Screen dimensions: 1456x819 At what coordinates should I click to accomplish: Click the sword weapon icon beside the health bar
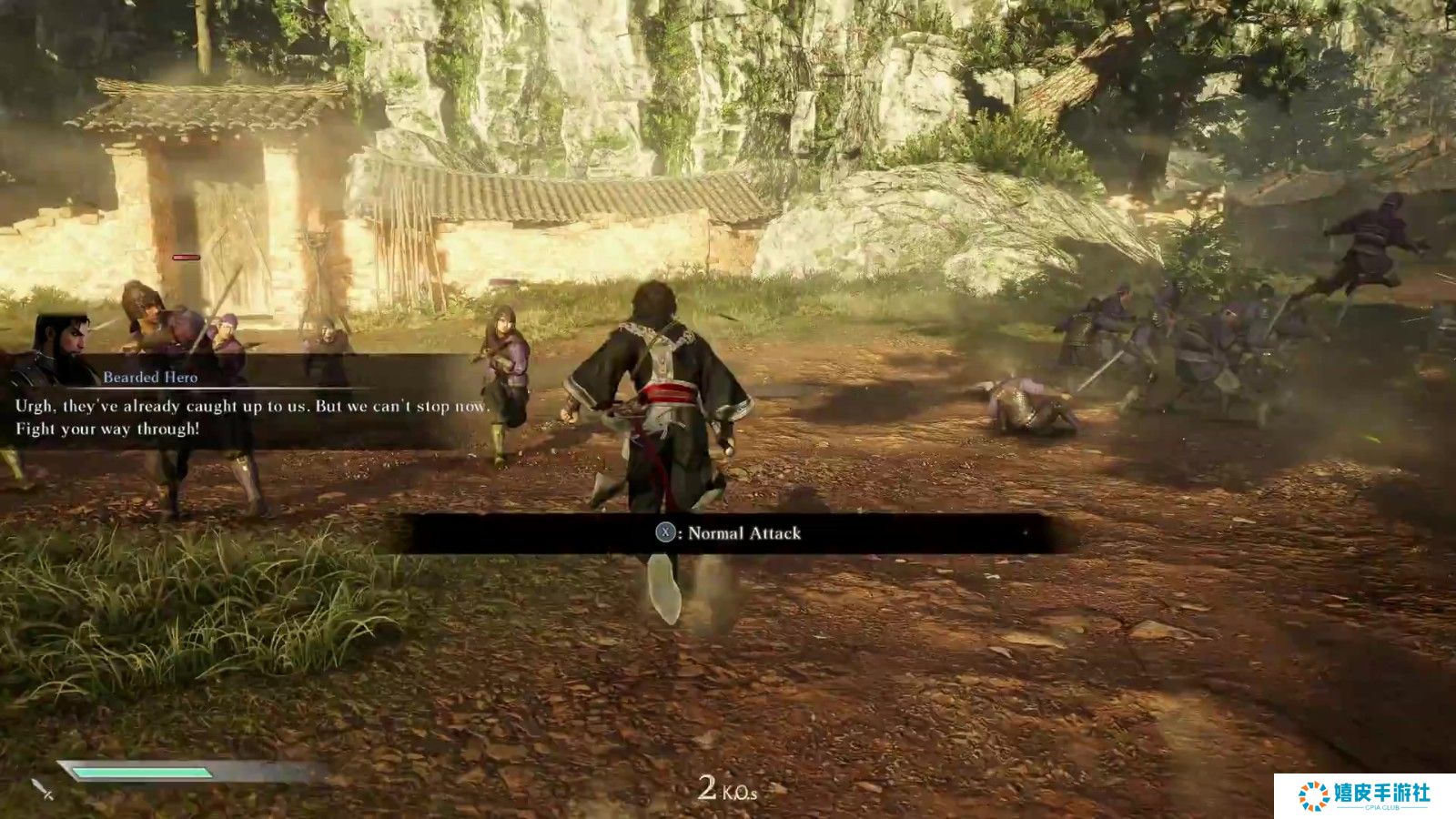click(x=42, y=788)
